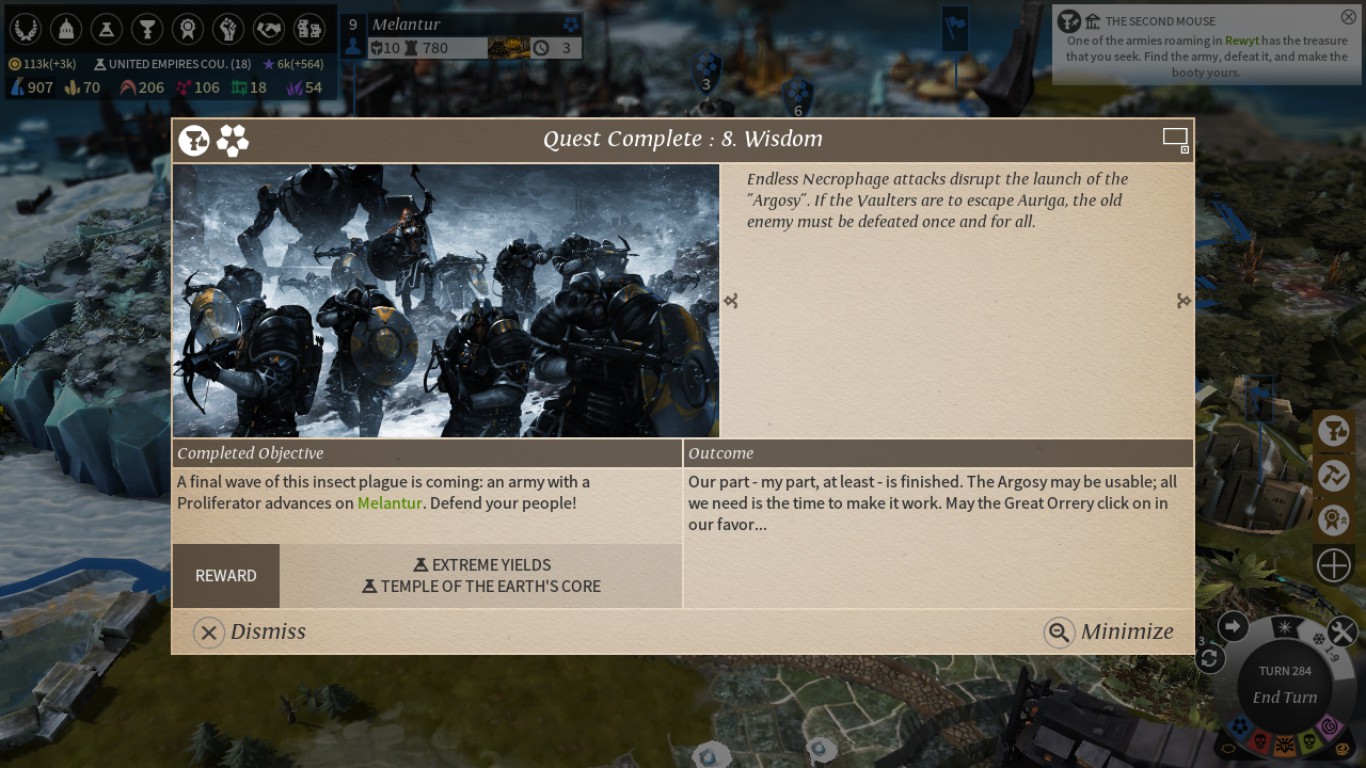
Task: Close THE SECOND MOUSE quest notification
Action: [1348, 15]
